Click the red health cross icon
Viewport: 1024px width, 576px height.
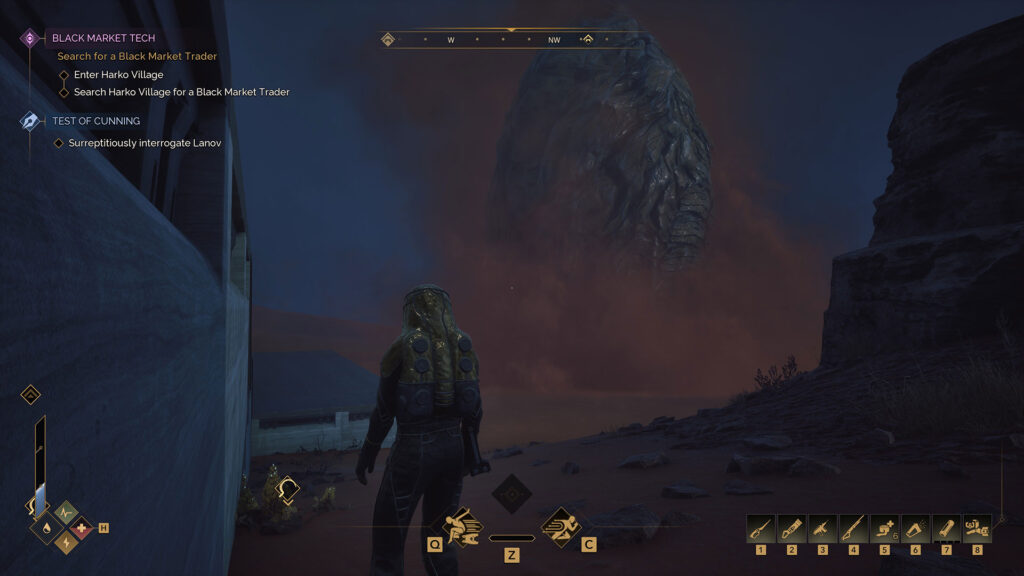pos(81,526)
